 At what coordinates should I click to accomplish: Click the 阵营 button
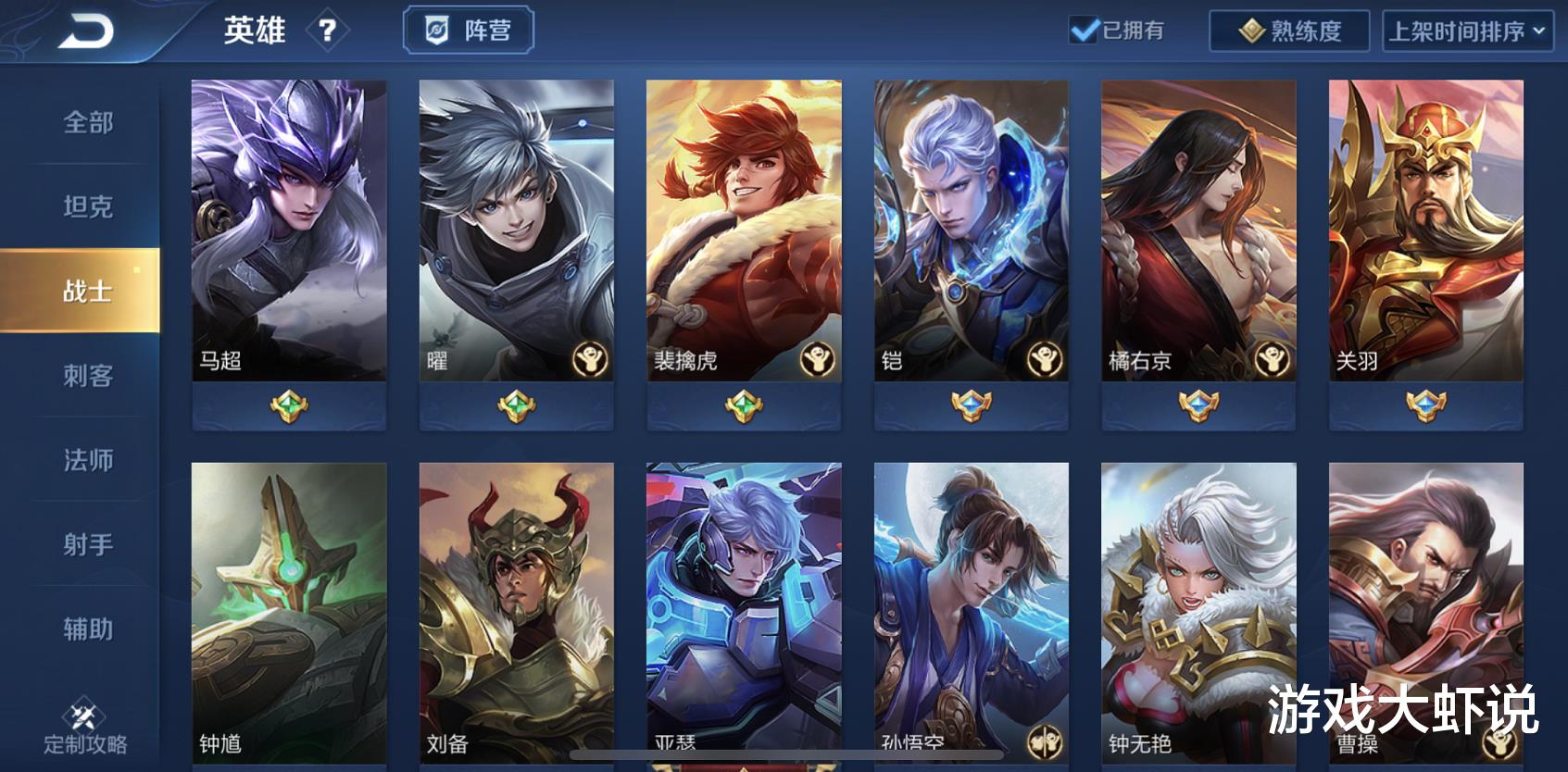(x=467, y=29)
